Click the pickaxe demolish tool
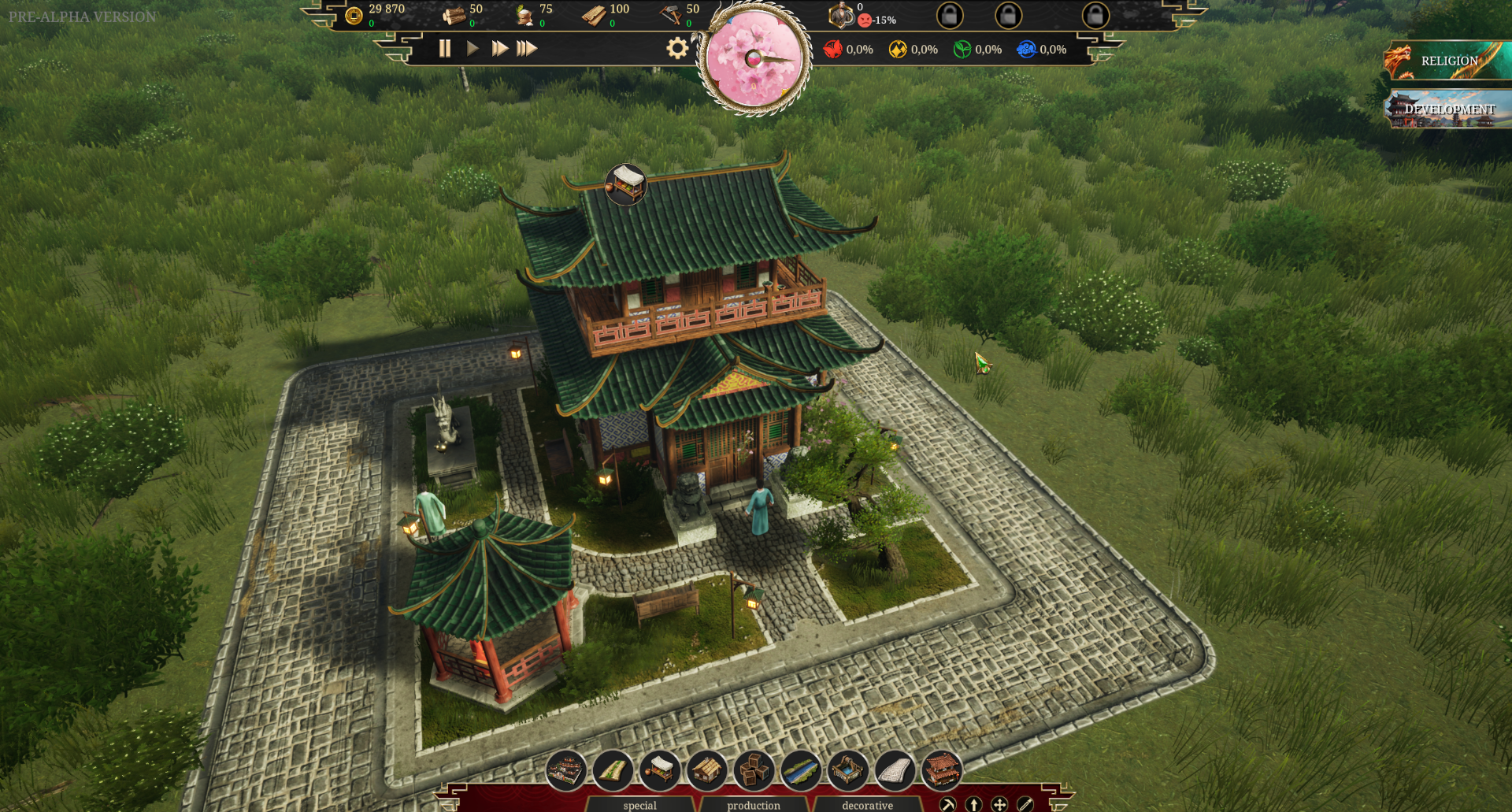This screenshot has width=1512, height=812. (948, 804)
